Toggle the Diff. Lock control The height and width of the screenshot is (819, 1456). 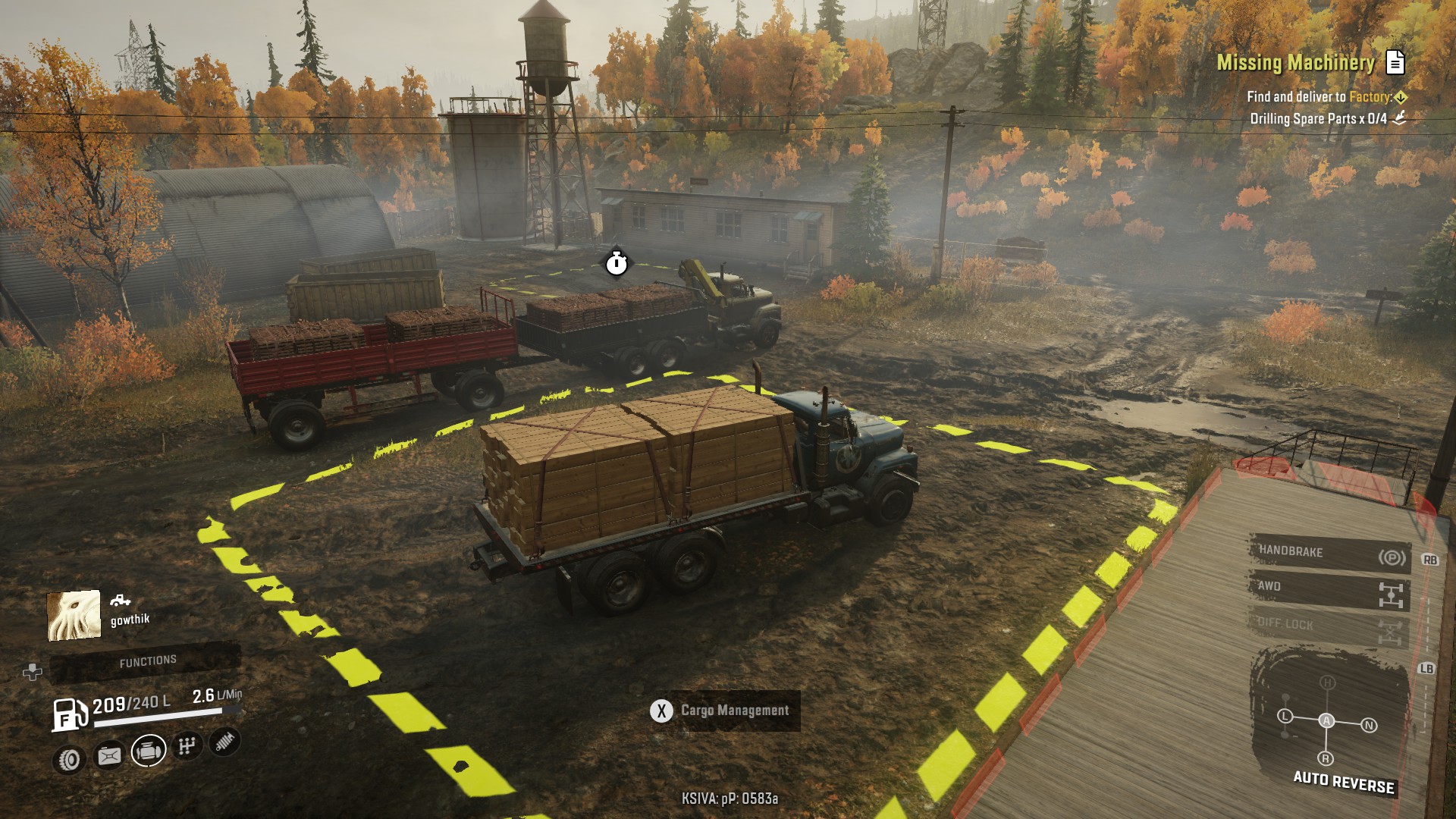(x=1329, y=626)
